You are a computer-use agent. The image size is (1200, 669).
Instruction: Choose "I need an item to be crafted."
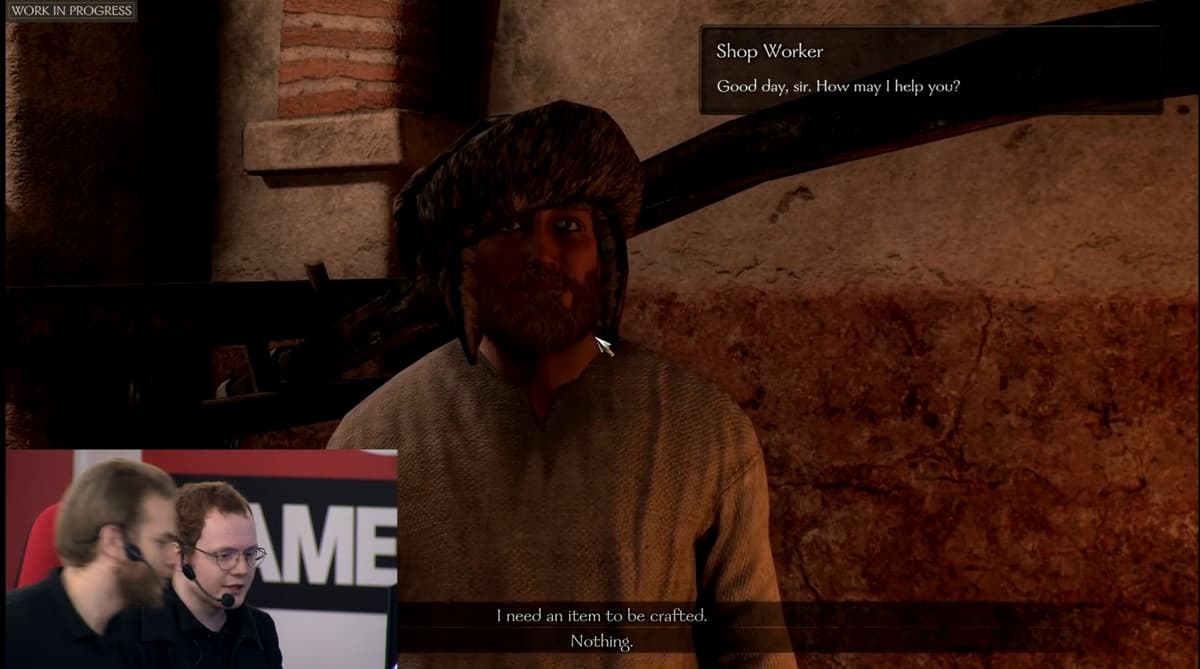[x=601, y=616]
